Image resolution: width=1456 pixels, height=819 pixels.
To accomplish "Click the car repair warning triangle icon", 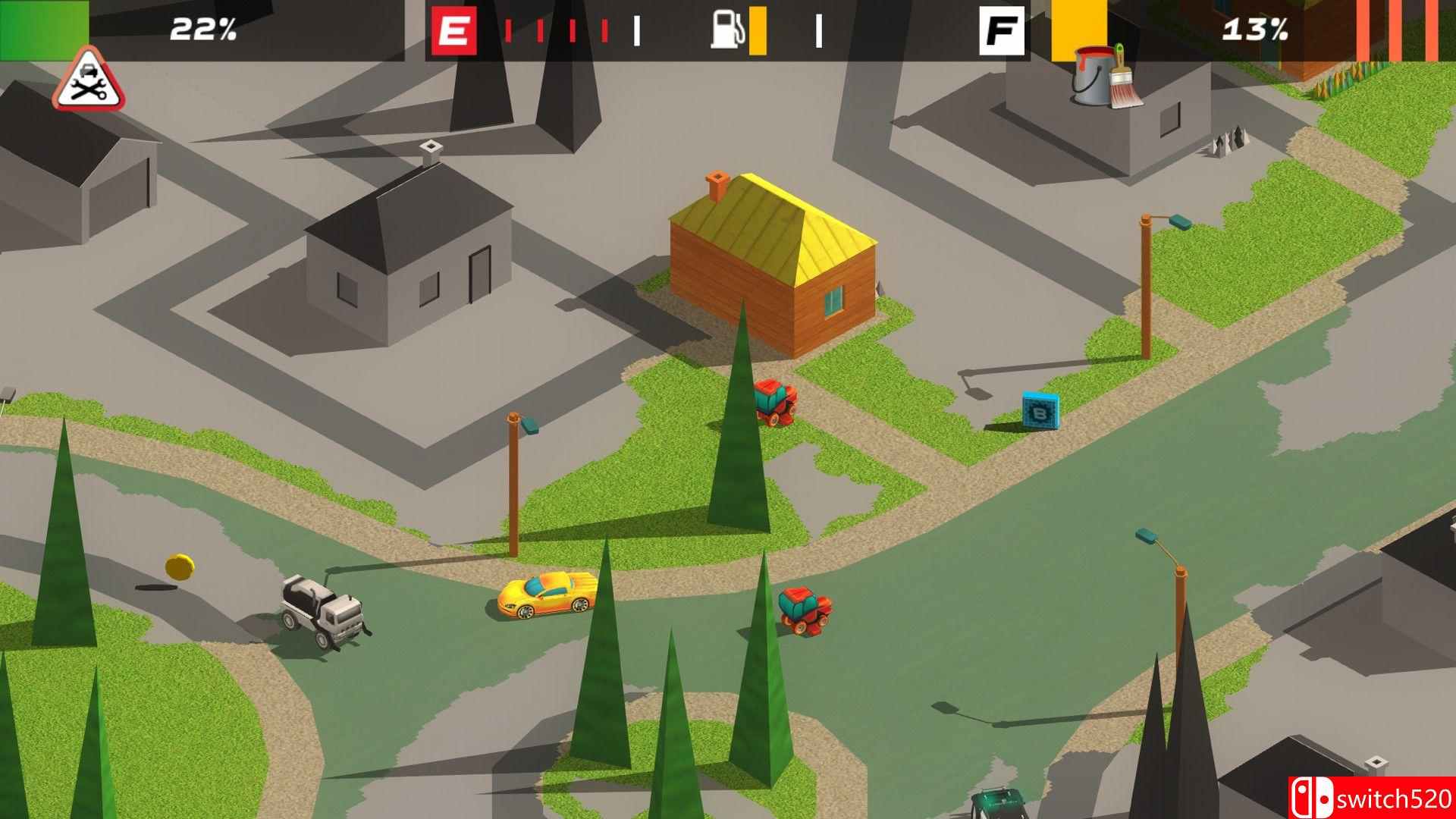I will [x=86, y=84].
